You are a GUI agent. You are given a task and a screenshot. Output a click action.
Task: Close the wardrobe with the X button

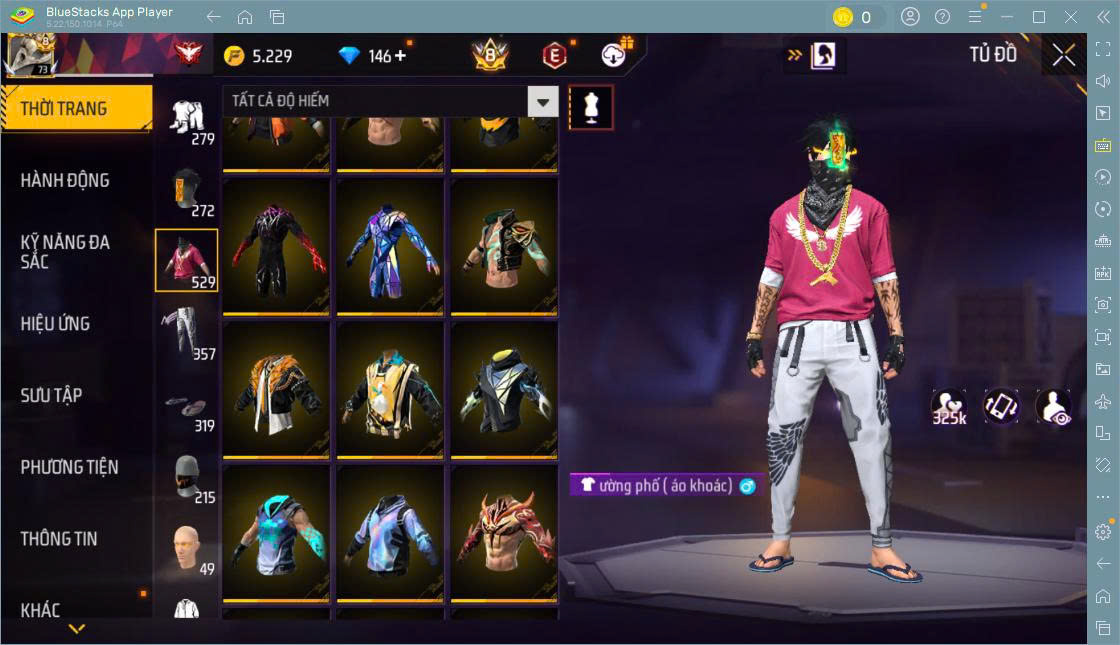(1063, 55)
